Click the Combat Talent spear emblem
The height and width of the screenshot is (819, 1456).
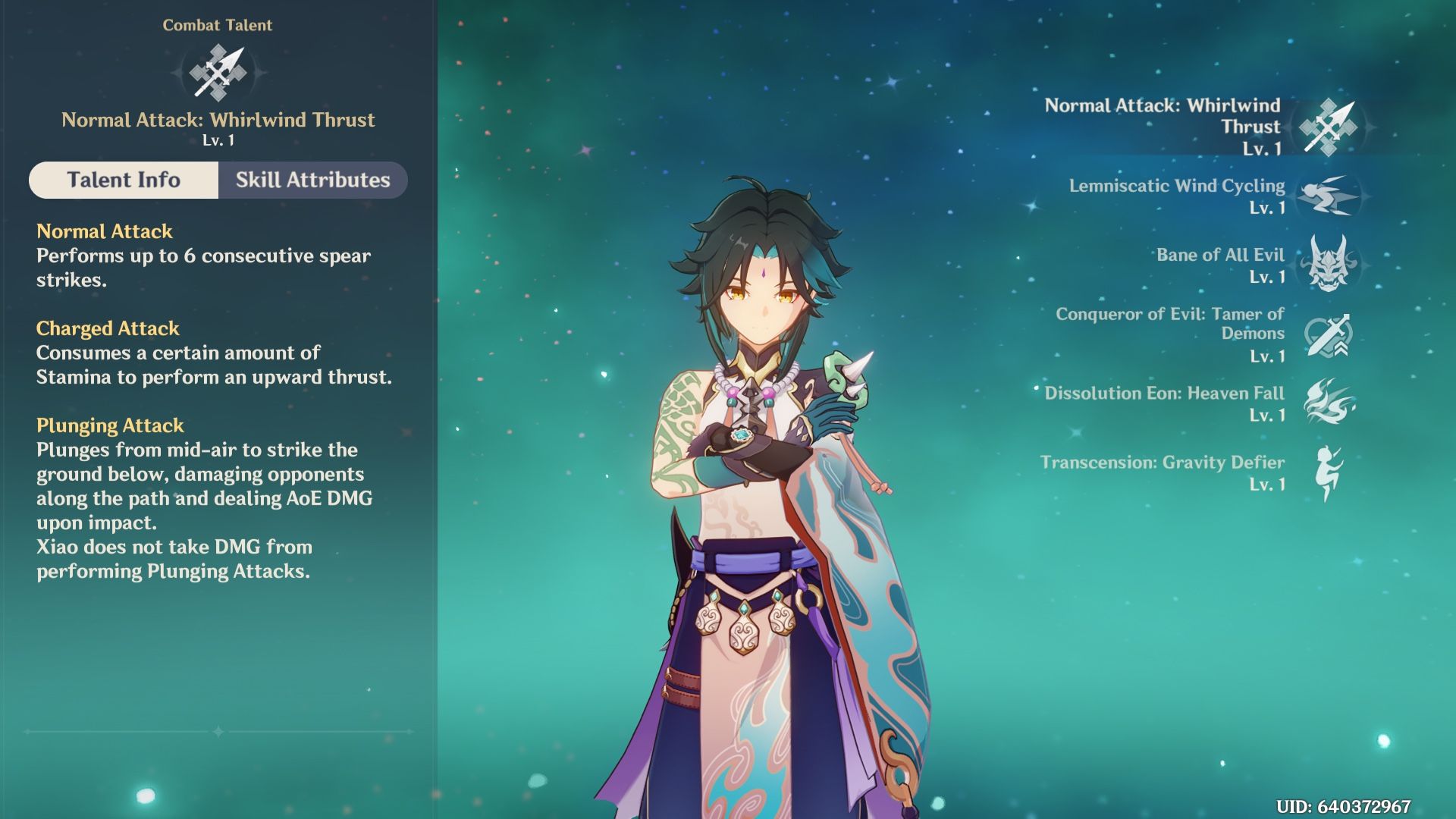(218, 71)
